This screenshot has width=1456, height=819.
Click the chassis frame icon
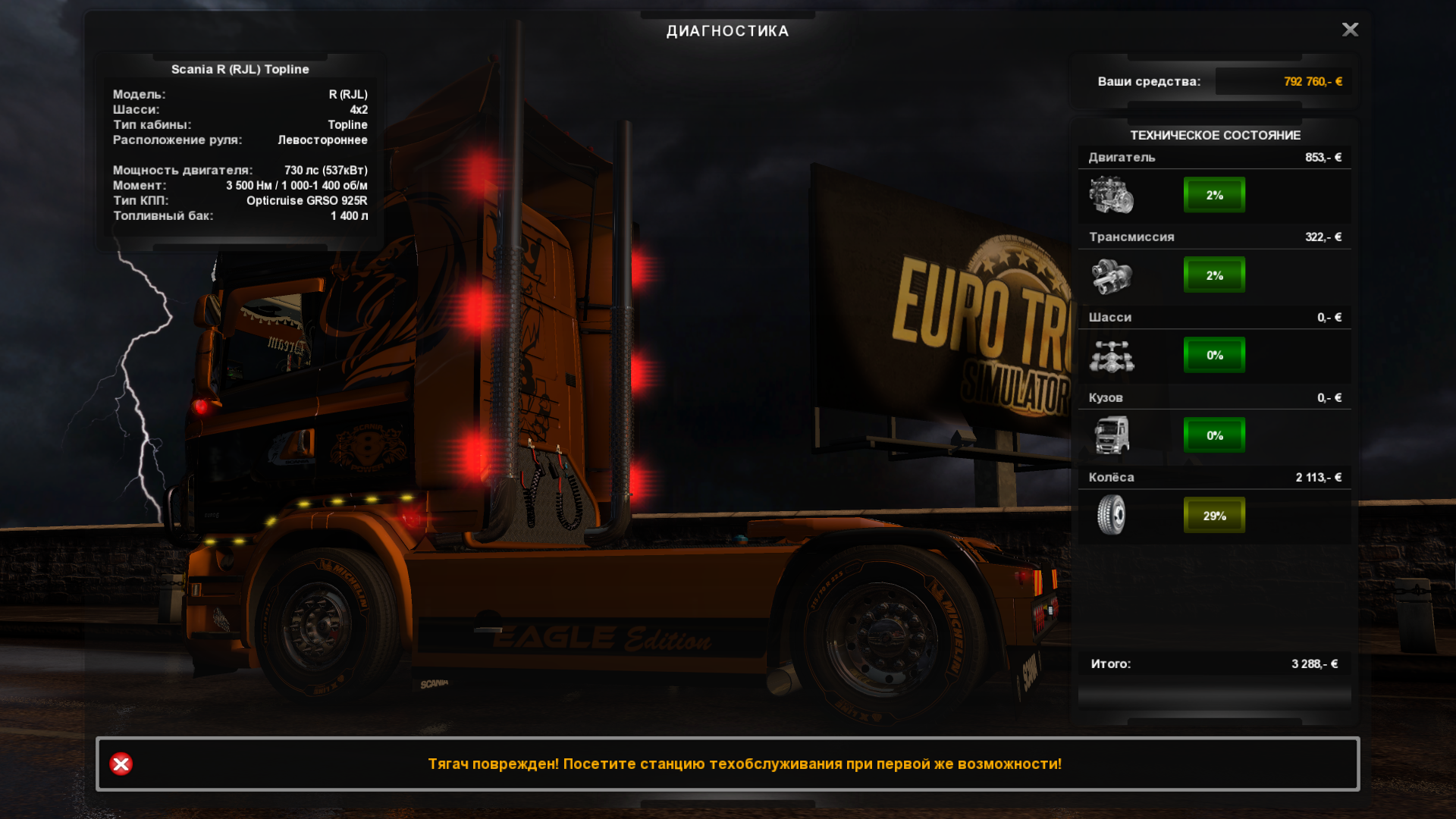pos(1111,356)
